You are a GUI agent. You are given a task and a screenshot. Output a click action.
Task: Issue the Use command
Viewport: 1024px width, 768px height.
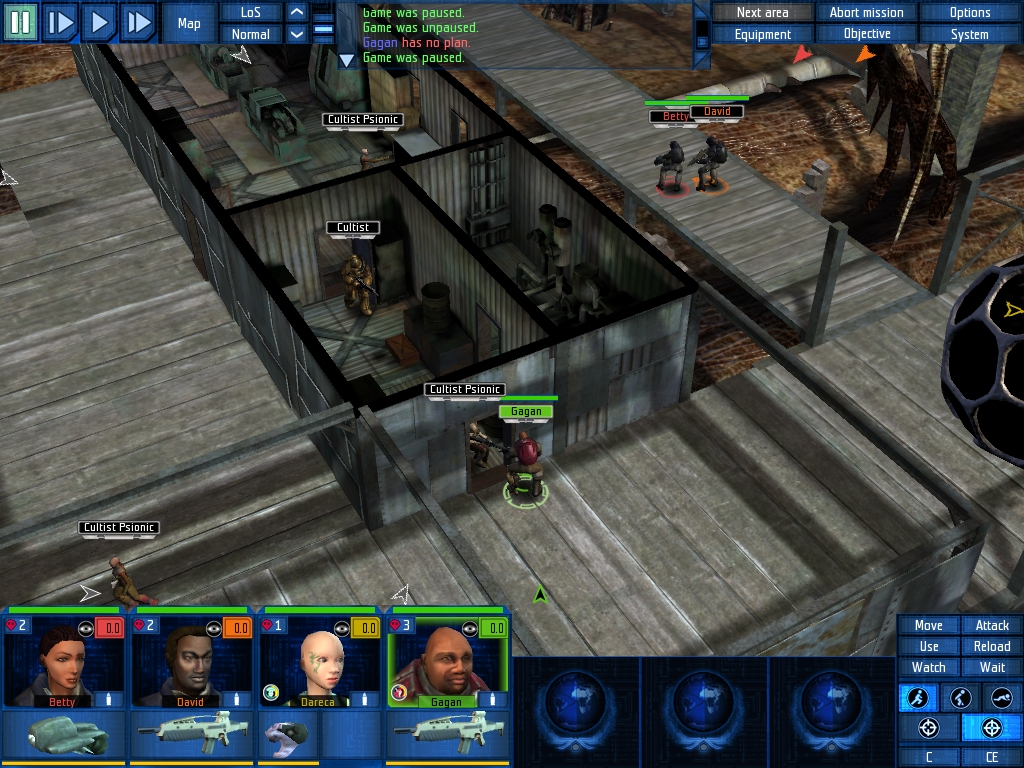click(928, 646)
